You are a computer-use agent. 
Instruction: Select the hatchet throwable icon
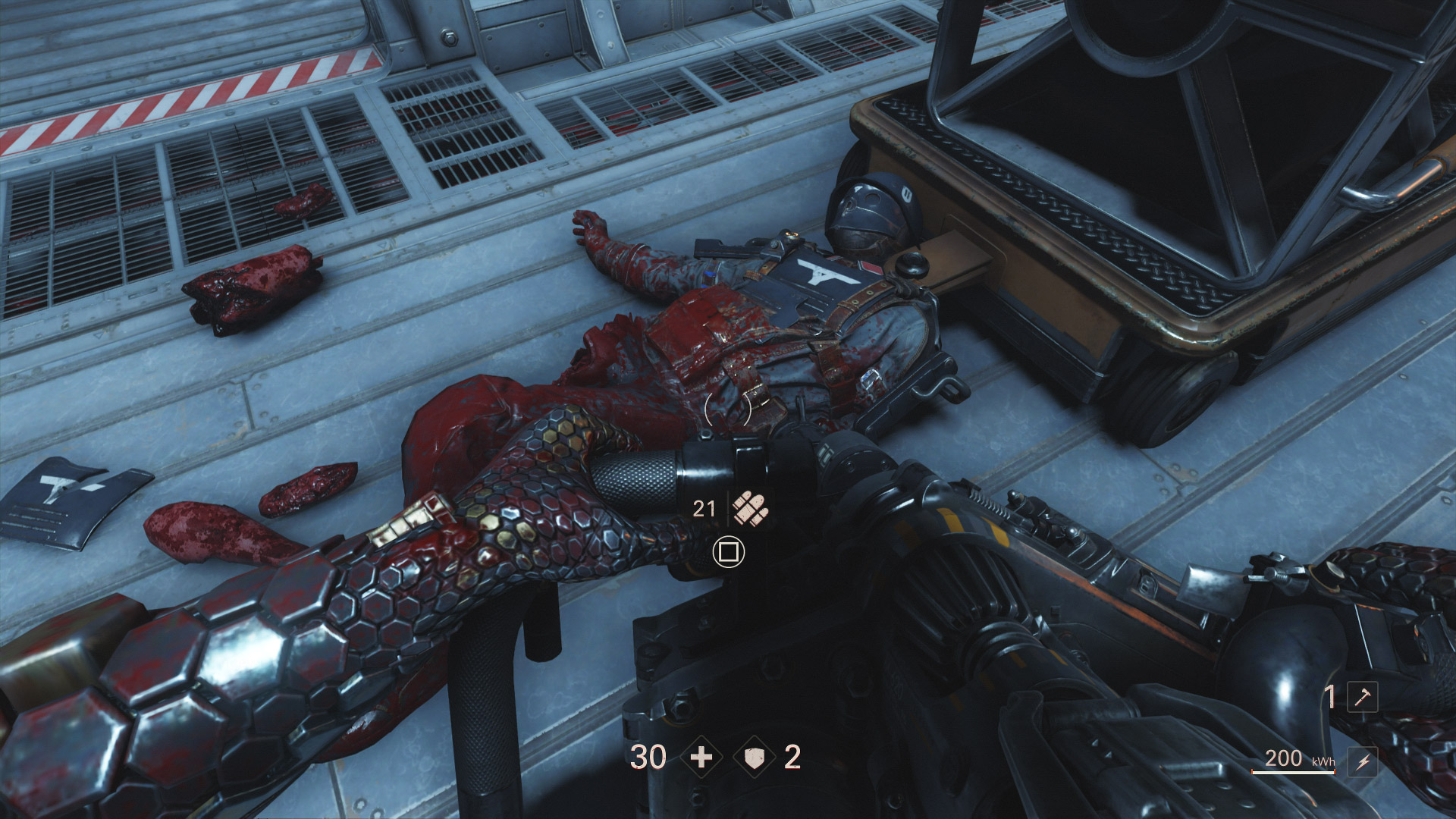pos(1362,697)
